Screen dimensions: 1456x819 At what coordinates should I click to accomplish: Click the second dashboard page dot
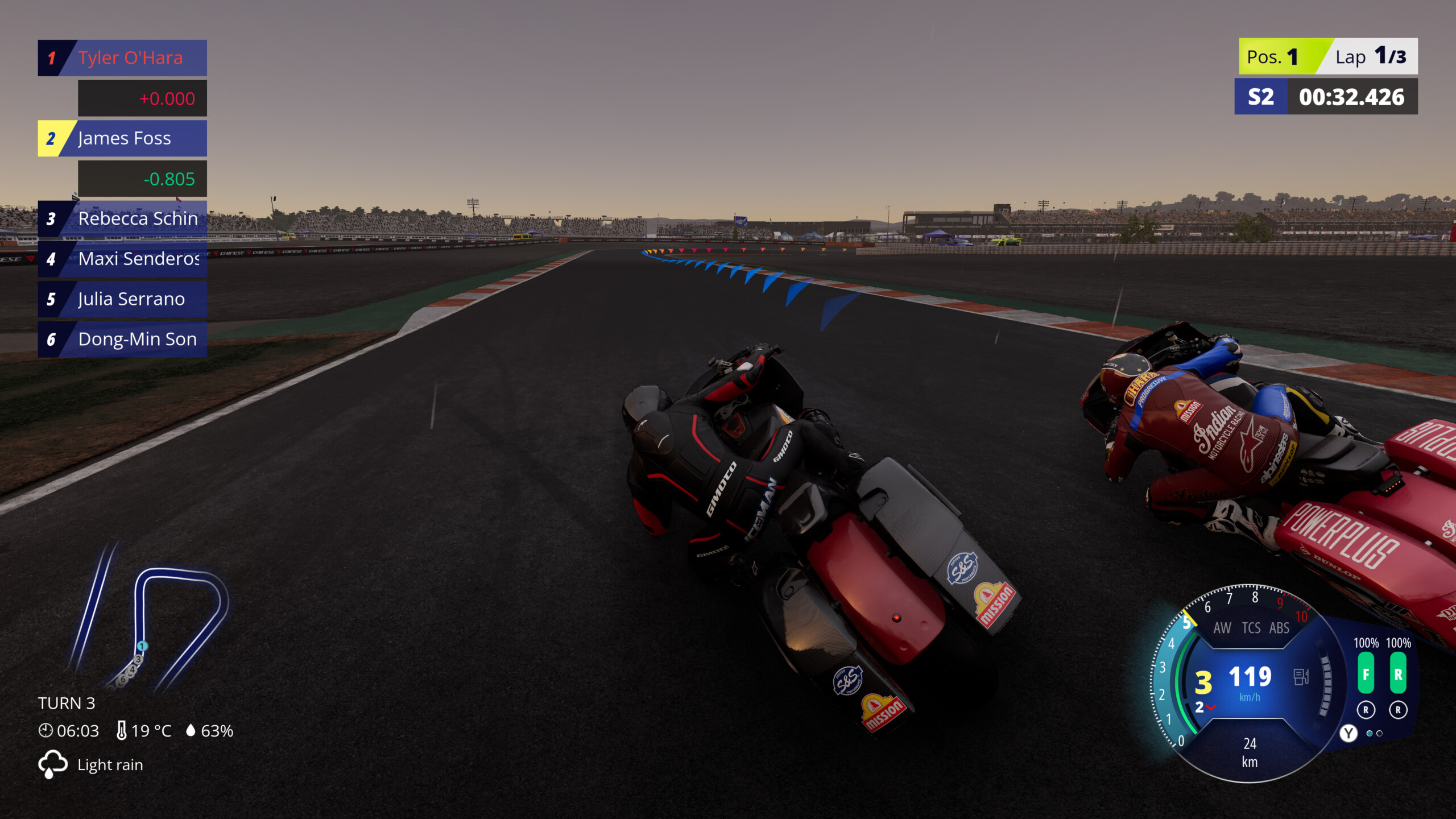pos(1380,734)
